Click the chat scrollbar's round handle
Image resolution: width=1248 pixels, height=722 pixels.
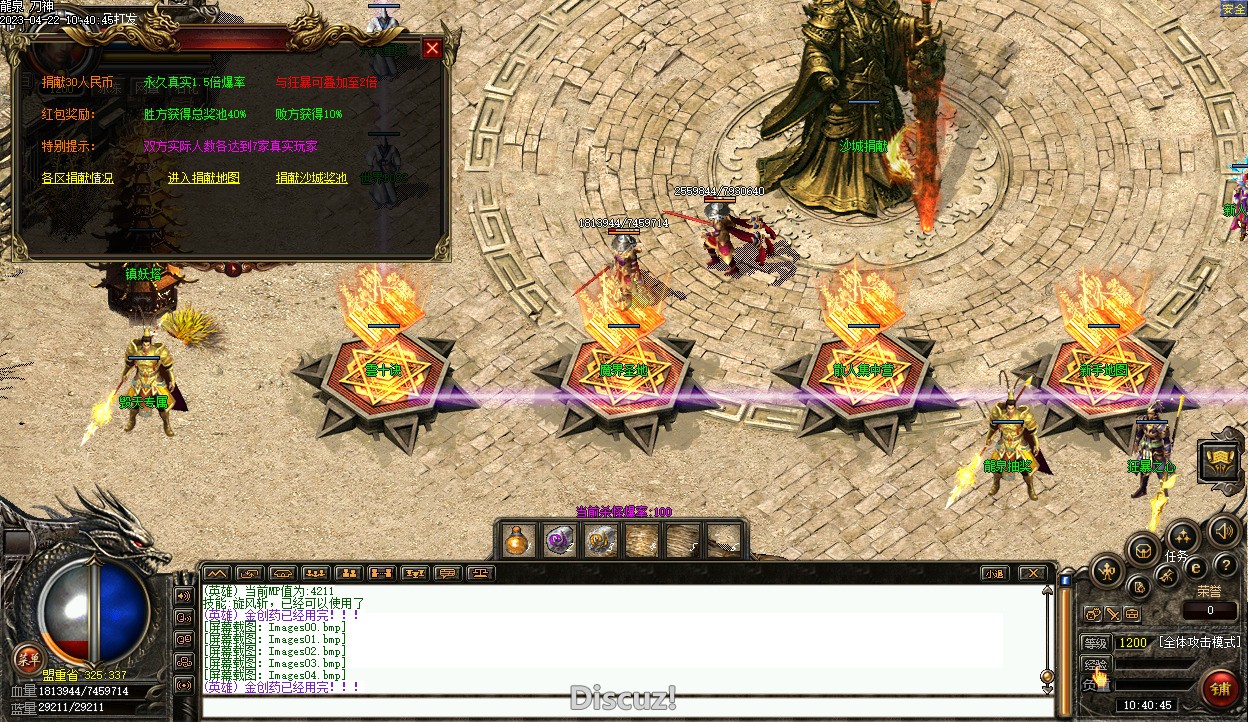[x=1047, y=676]
